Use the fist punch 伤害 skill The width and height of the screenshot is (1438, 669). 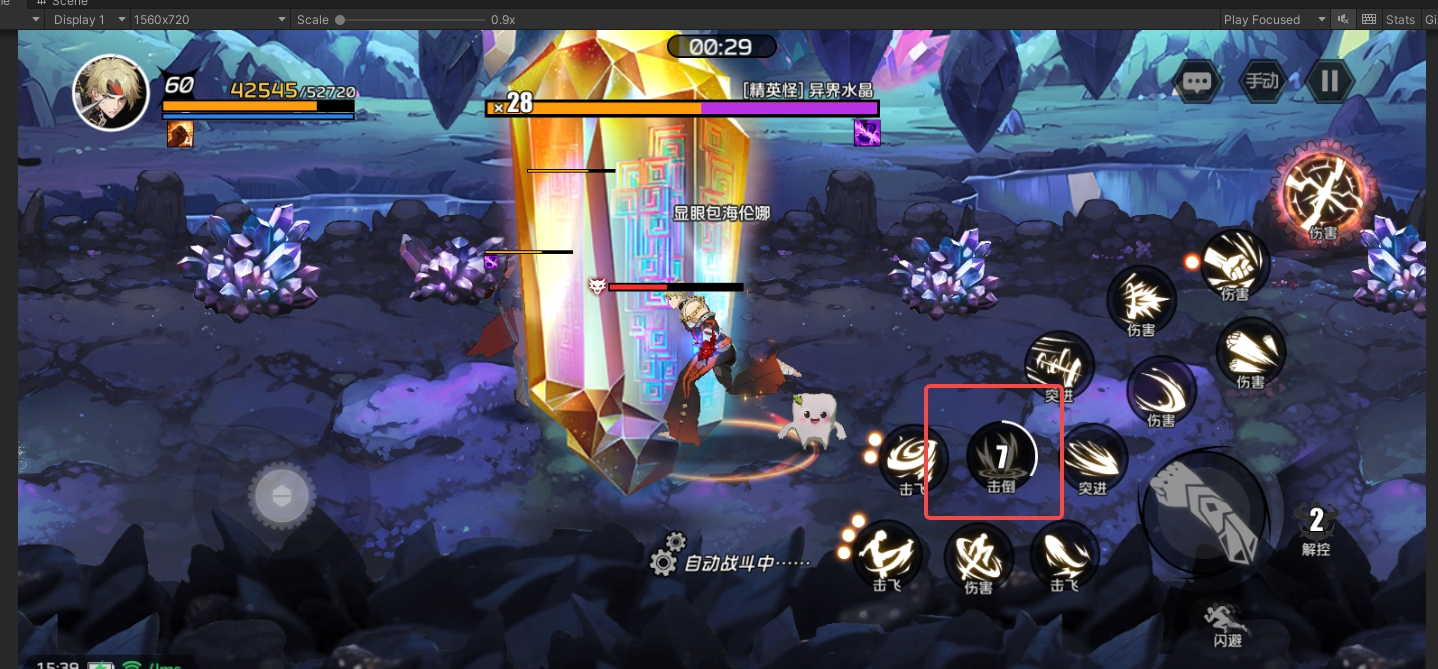[1235, 262]
